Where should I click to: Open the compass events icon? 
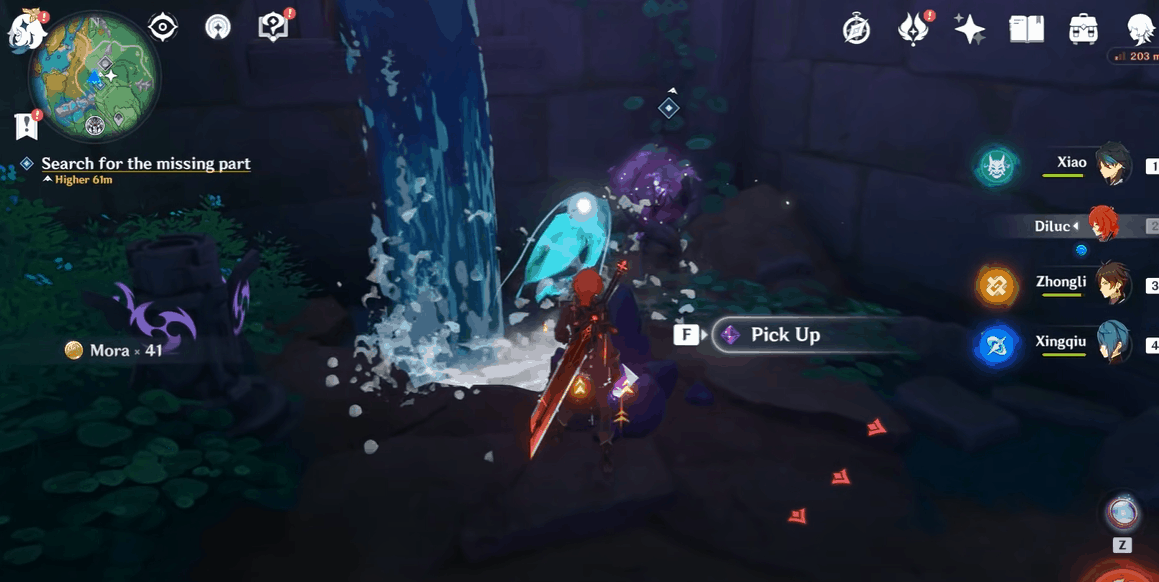click(x=856, y=30)
